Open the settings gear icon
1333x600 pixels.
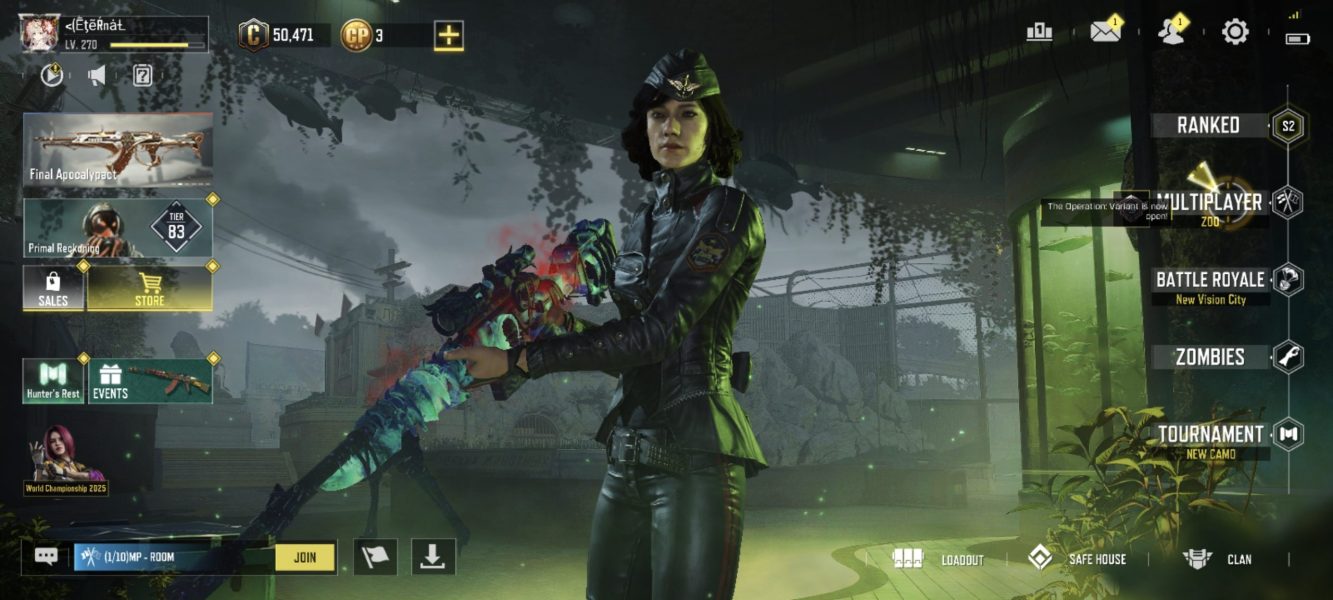[x=1235, y=32]
